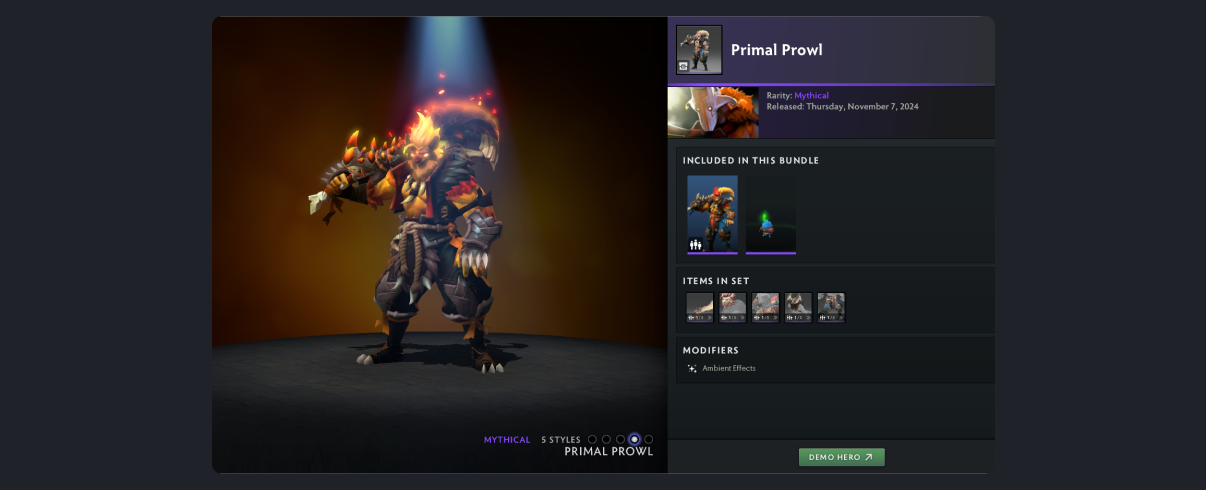
Task: Select the first style dot
Action: tap(592, 439)
